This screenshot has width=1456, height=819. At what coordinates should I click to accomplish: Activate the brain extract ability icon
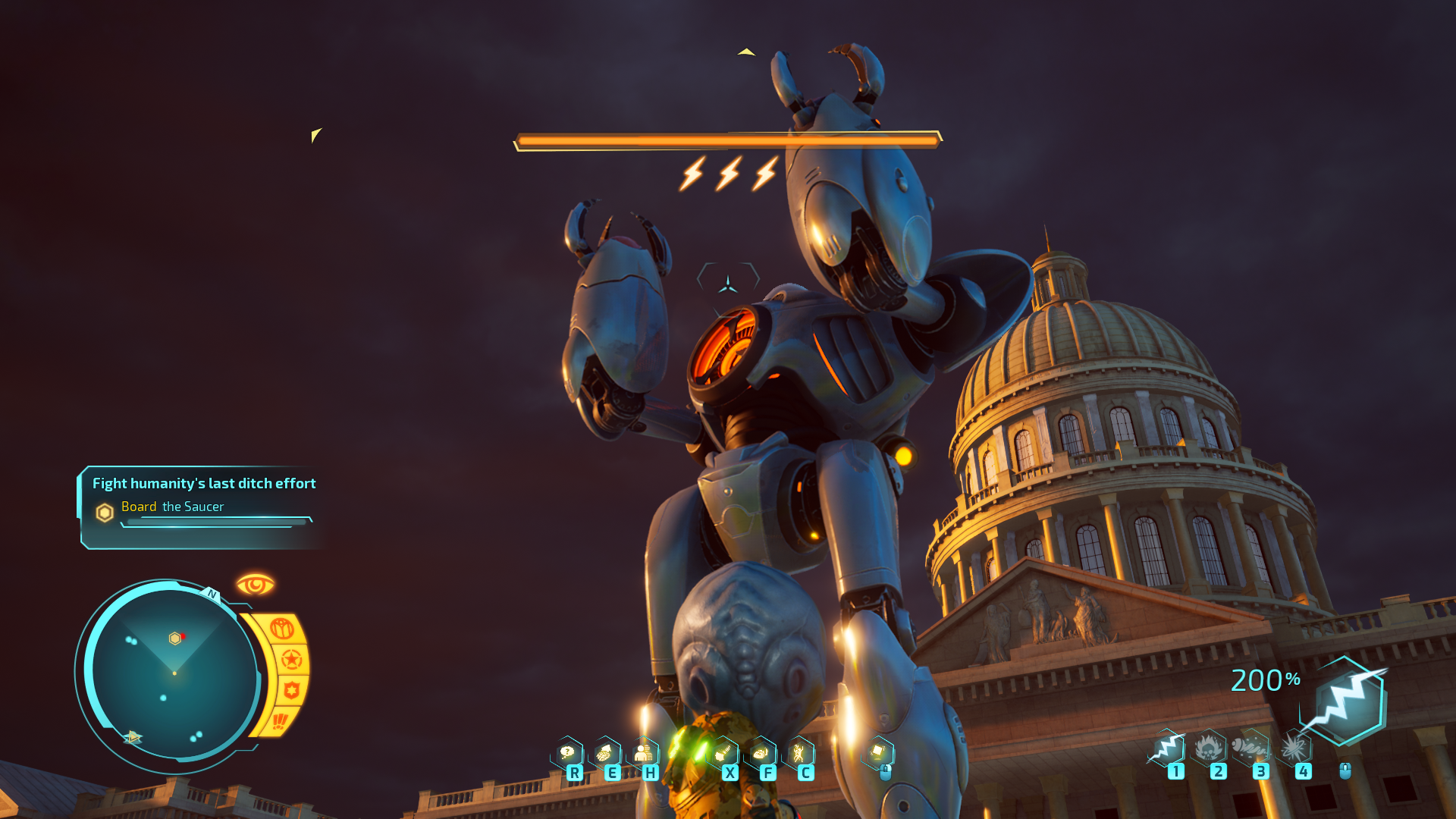pos(606,753)
